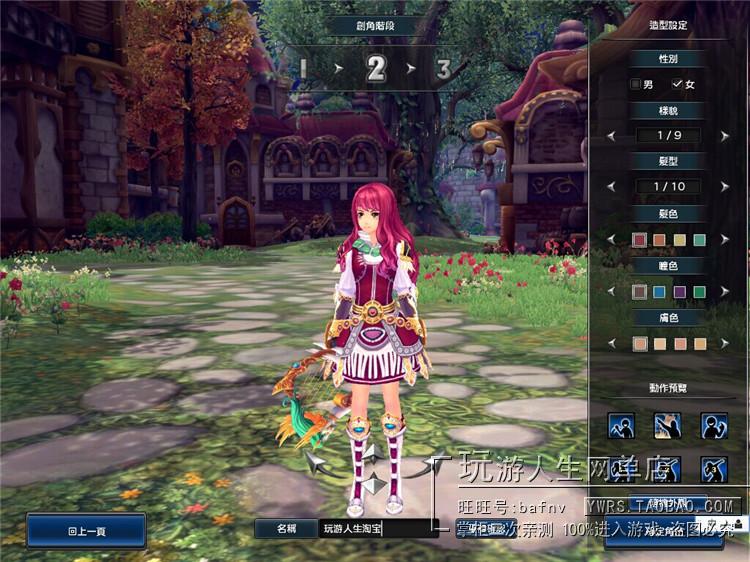This screenshot has width=750, height=562.
Task: Preview the raised-fist pose action icon
Action: tap(714, 426)
